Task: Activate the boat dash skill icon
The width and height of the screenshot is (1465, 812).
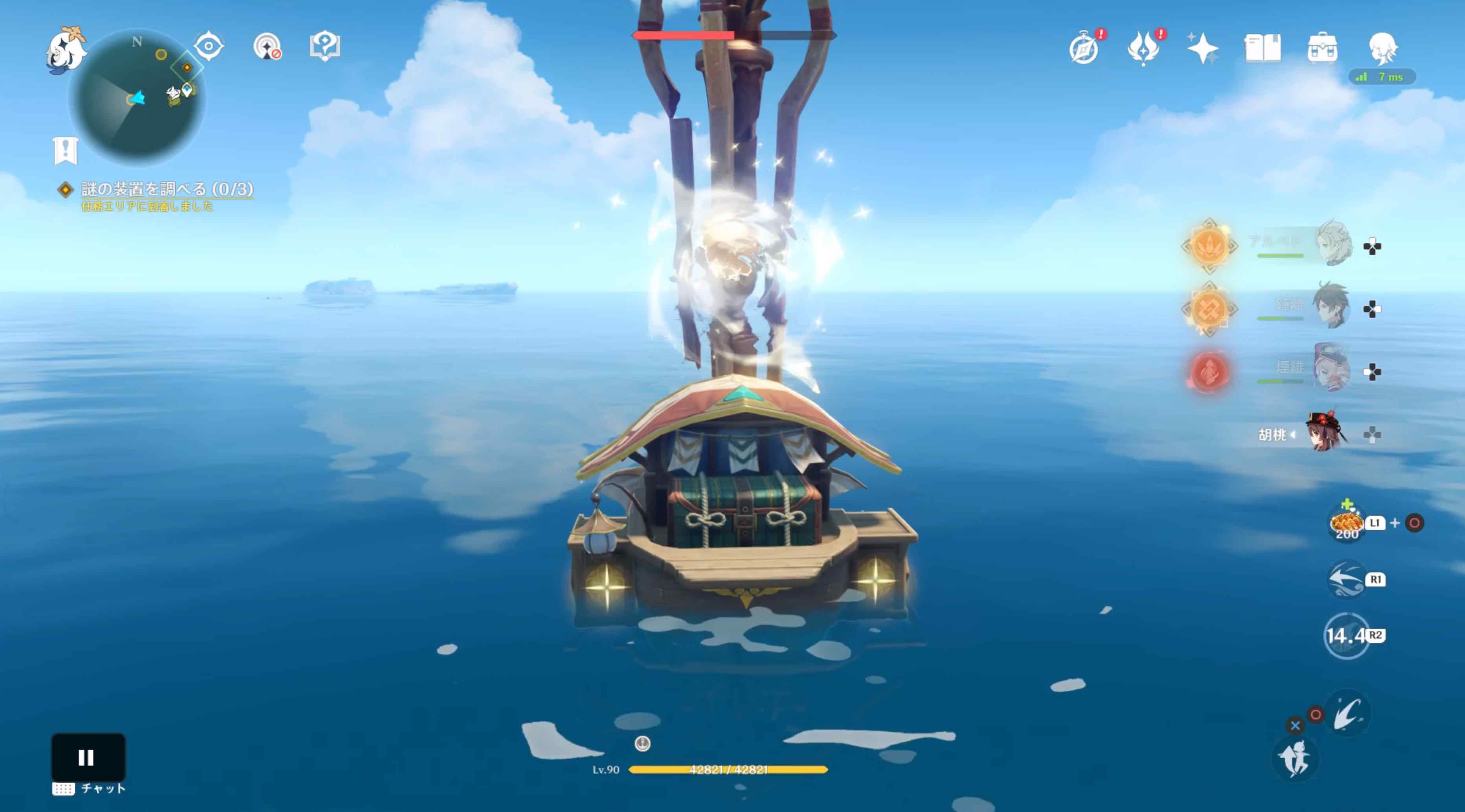Action: pyautogui.click(x=1346, y=579)
